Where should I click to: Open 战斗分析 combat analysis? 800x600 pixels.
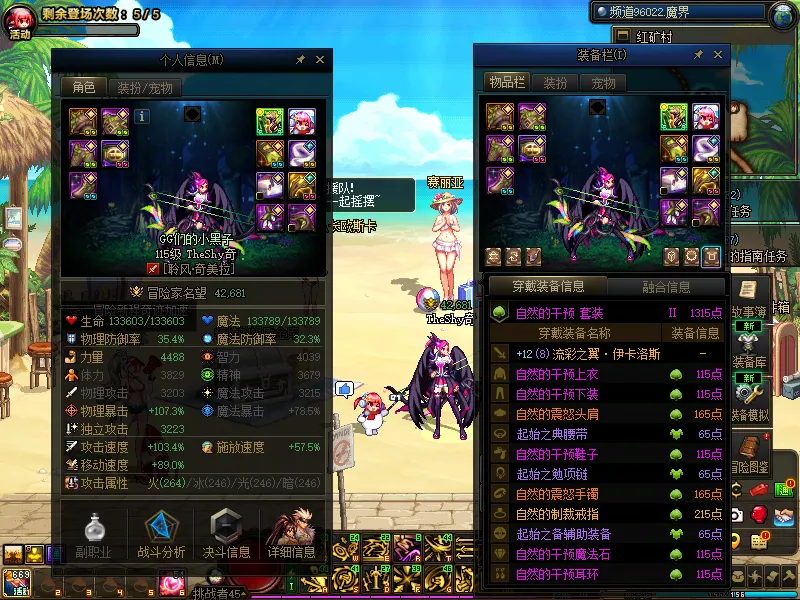160,533
